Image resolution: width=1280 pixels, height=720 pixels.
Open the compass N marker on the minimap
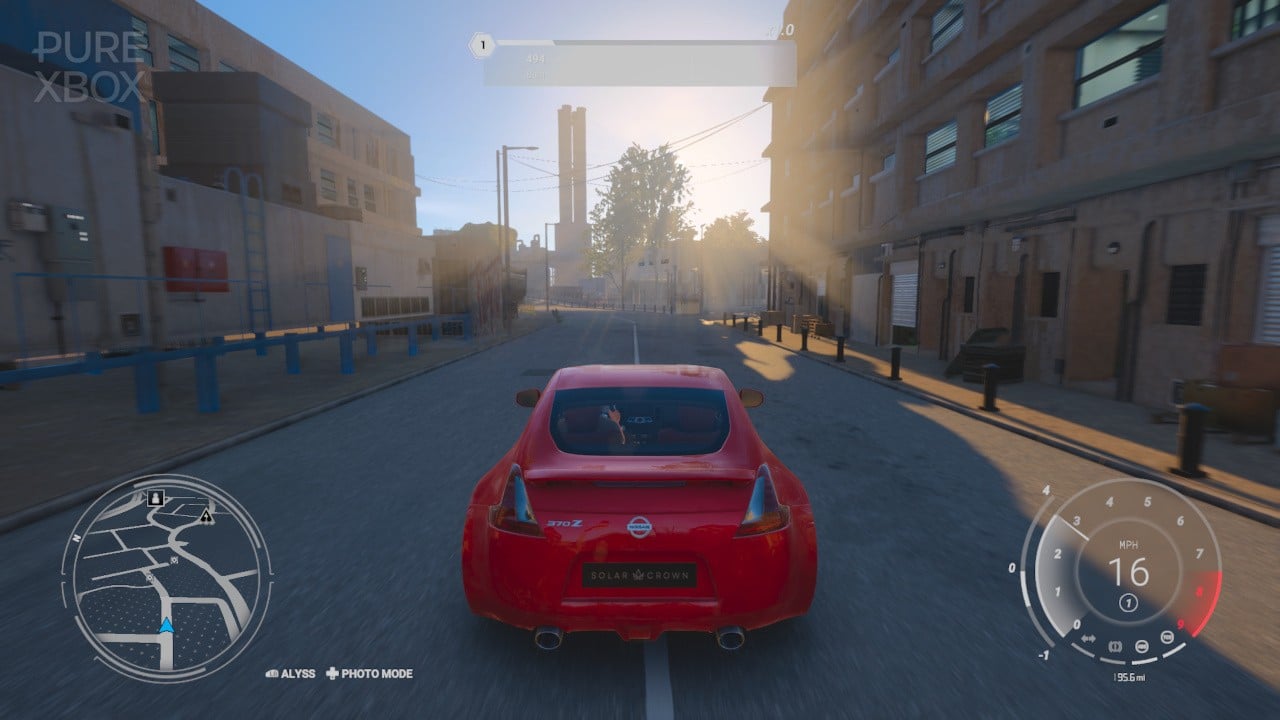pos(76,538)
